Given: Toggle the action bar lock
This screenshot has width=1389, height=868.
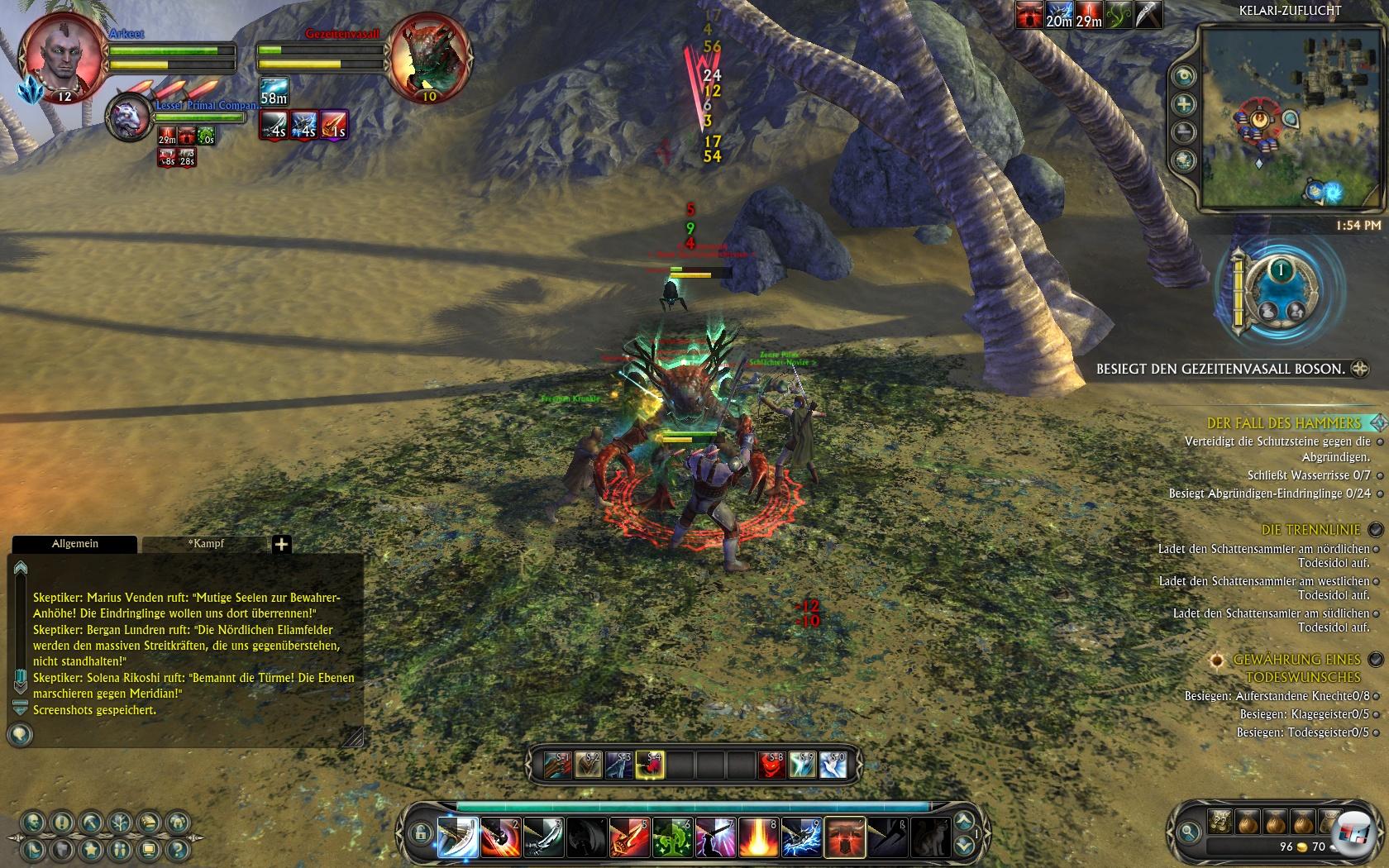Looking at the screenshot, I should [420, 833].
